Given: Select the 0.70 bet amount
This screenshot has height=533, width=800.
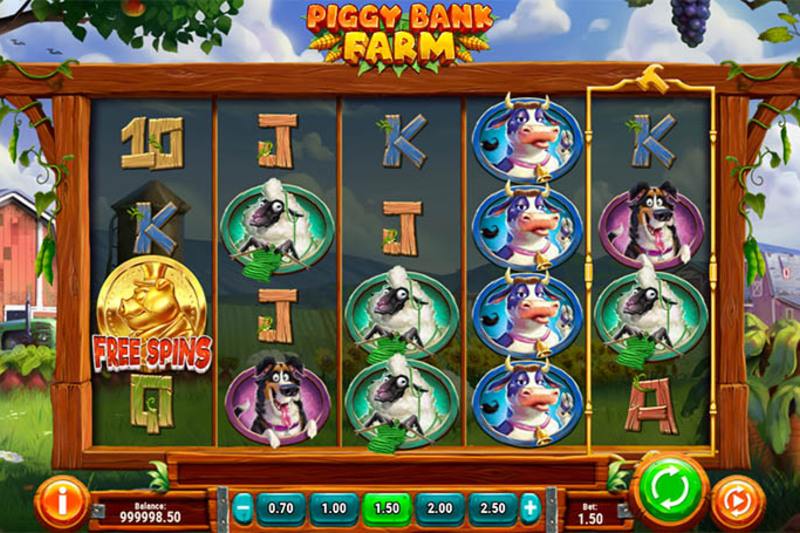Looking at the screenshot, I should point(281,509).
